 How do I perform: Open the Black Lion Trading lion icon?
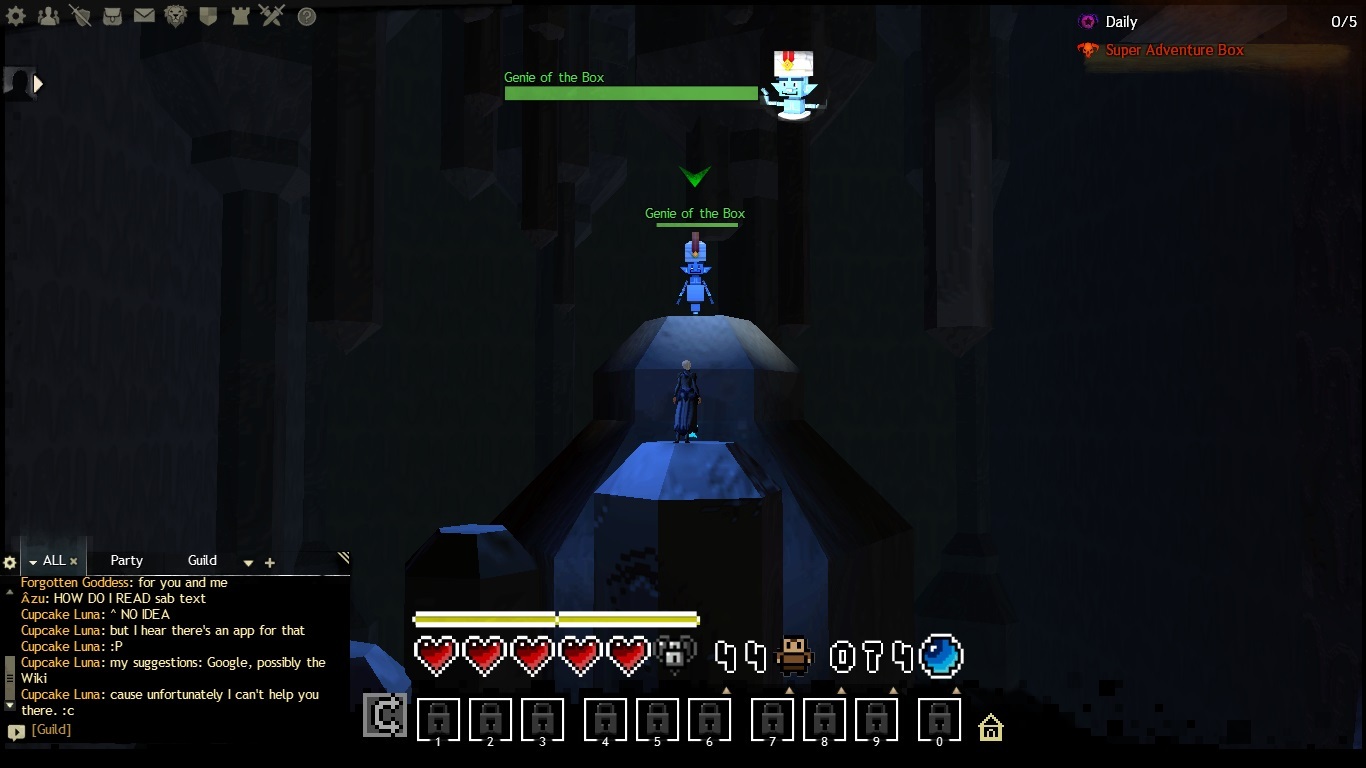[x=176, y=16]
